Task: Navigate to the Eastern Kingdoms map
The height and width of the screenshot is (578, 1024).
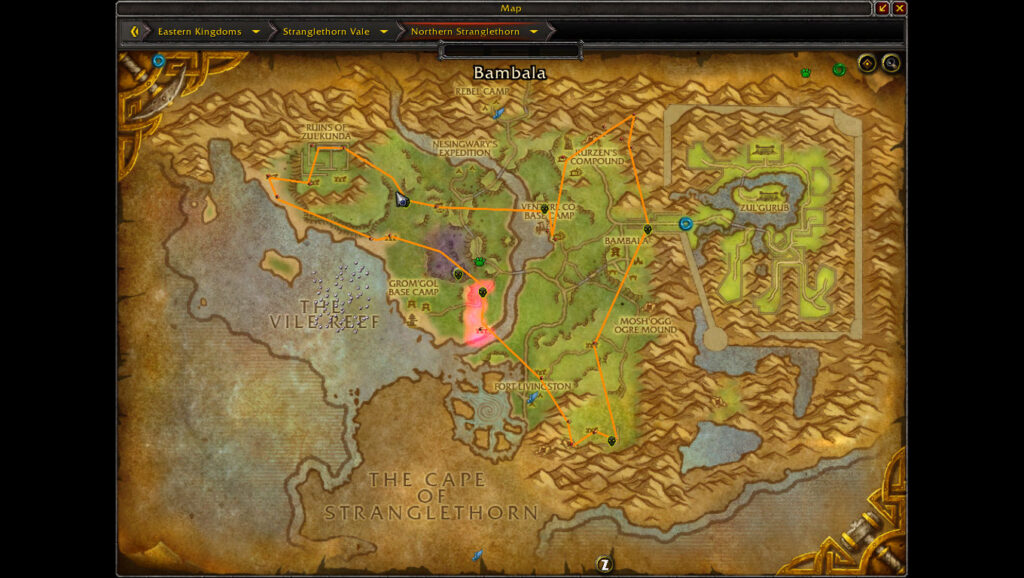Action: [x=199, y=31]
